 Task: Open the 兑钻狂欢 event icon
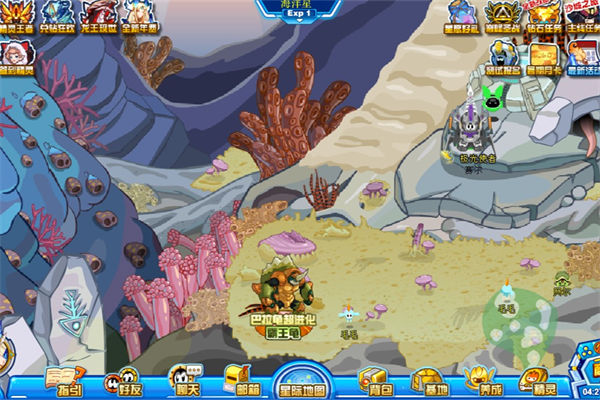coord(58,15)
